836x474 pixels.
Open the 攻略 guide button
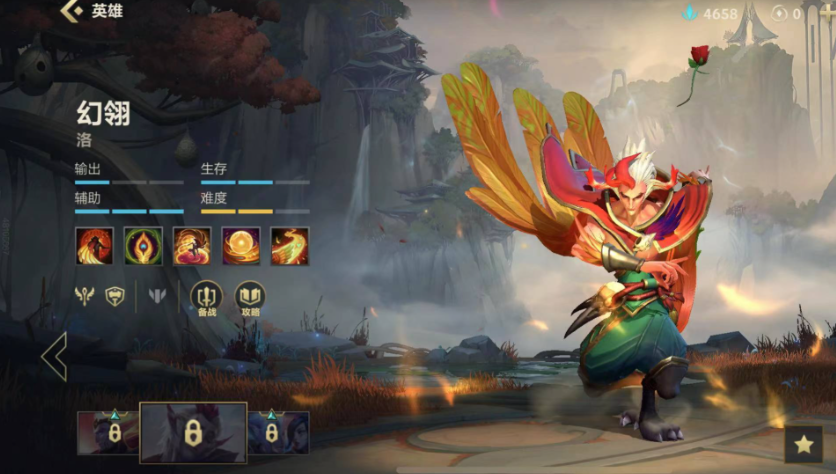[x=250, y=297]
